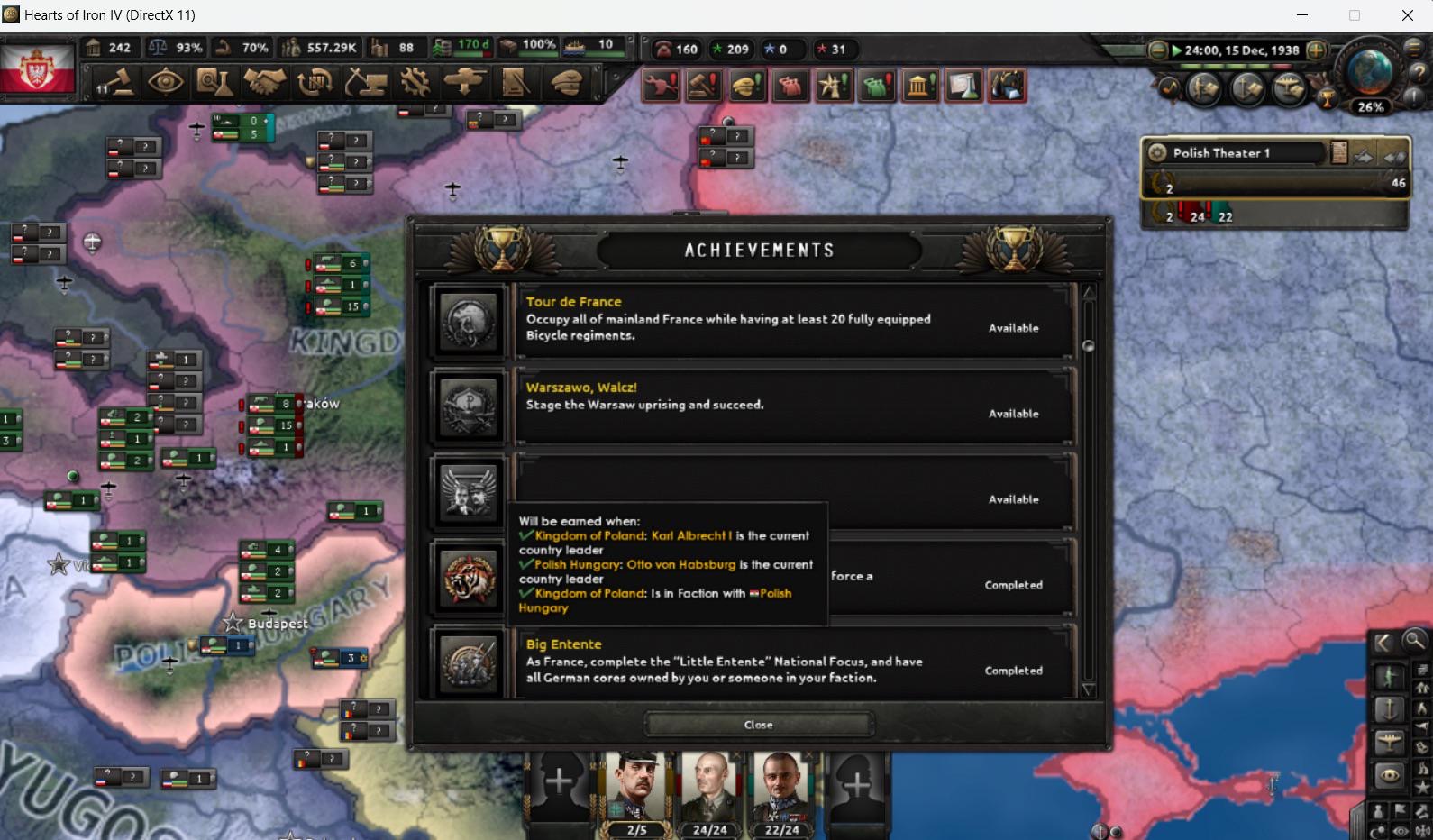Click the red gavel alert icon

tap(704, 85)
